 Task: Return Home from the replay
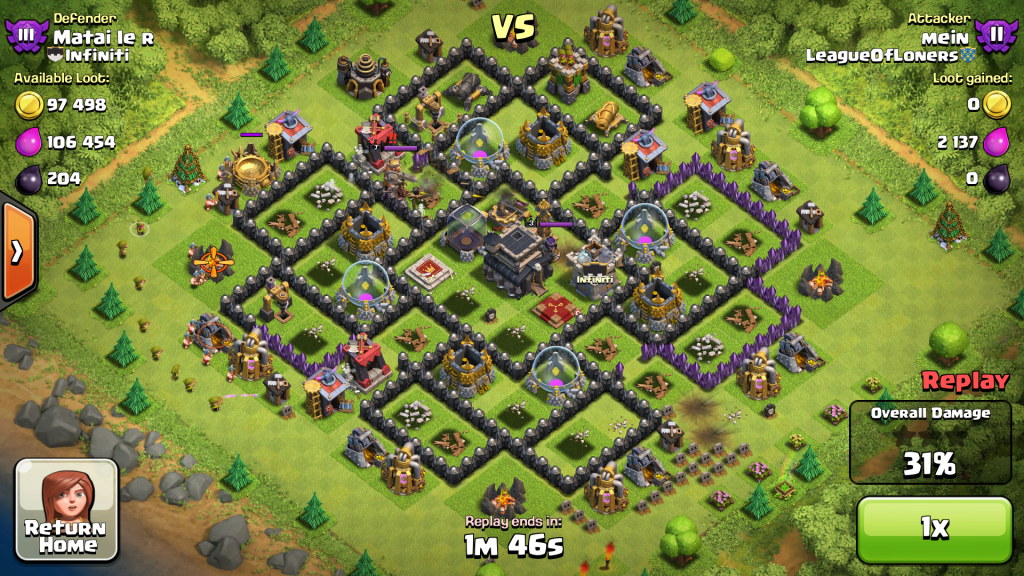click(x=67, y=510)
